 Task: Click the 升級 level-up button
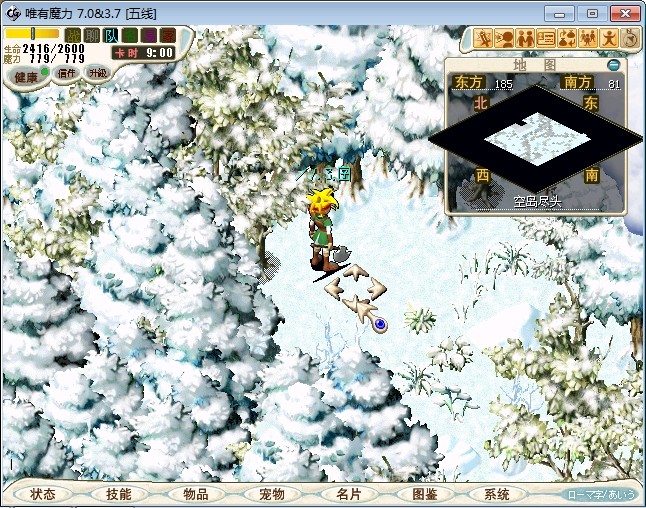(97, 73)
